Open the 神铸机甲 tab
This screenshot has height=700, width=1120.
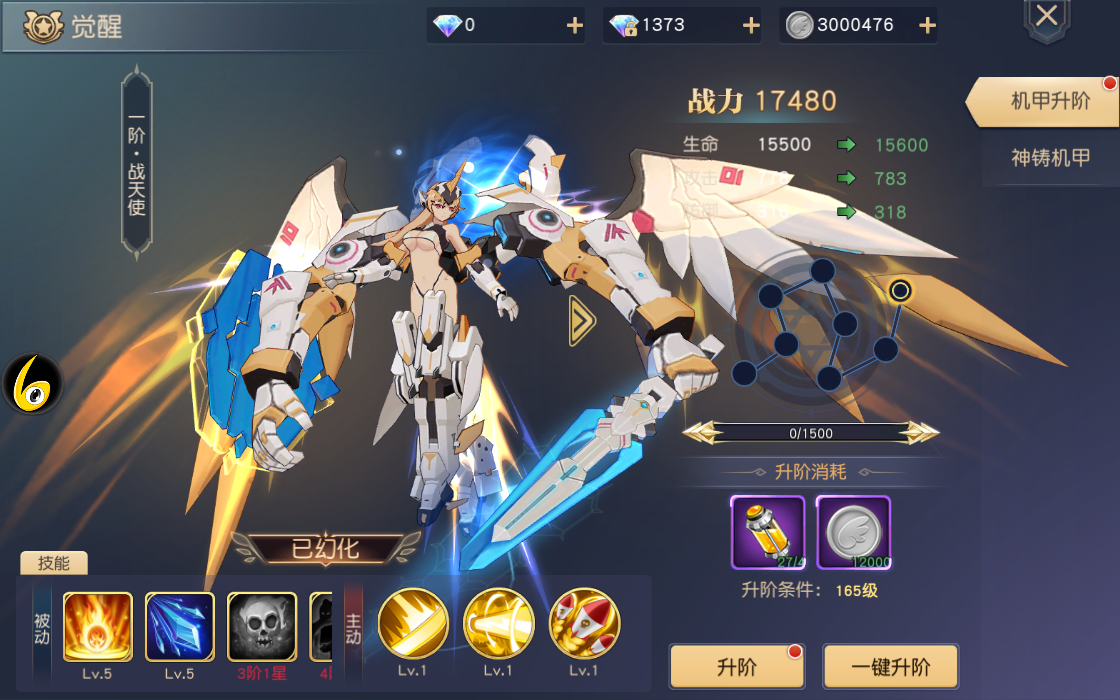pyautogui.click(x=1050, y=158)
